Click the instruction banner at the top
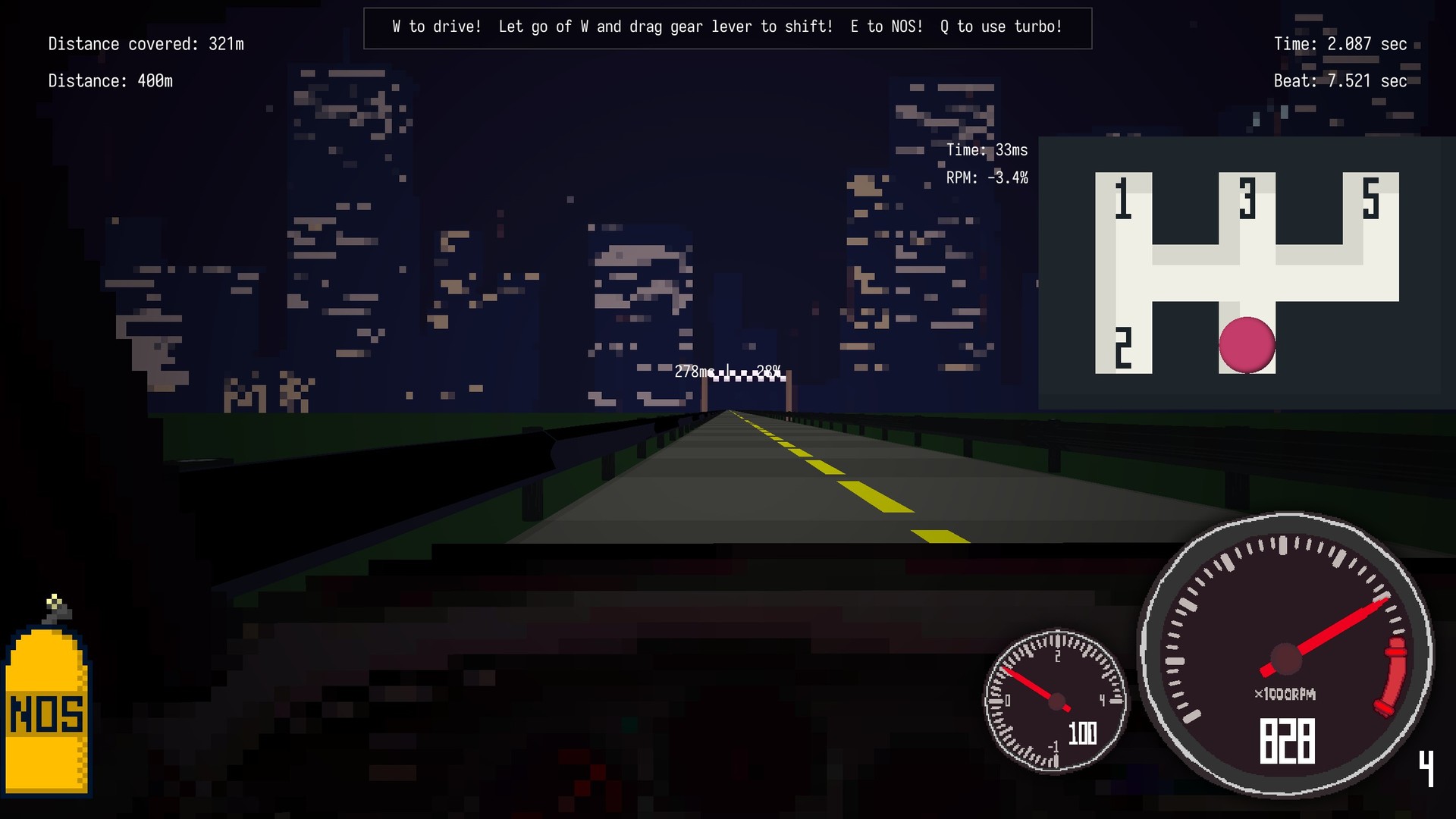The width and height of the screenshot is (1456, 819). tap(726, 27)
